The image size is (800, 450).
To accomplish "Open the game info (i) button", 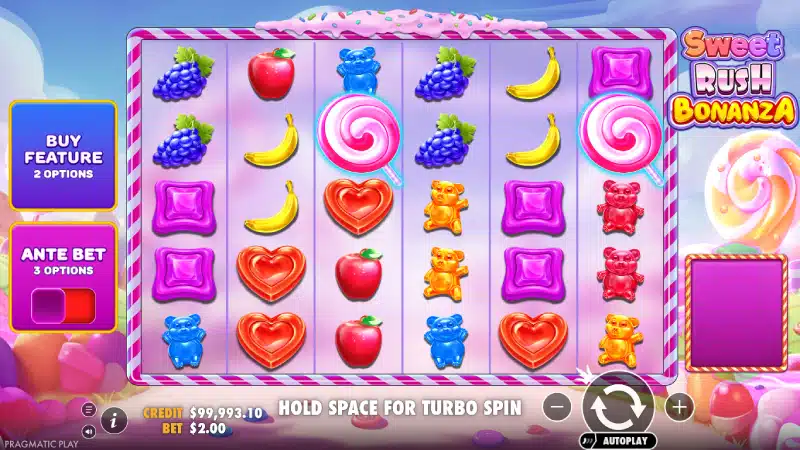I will (x=113, y=417).
